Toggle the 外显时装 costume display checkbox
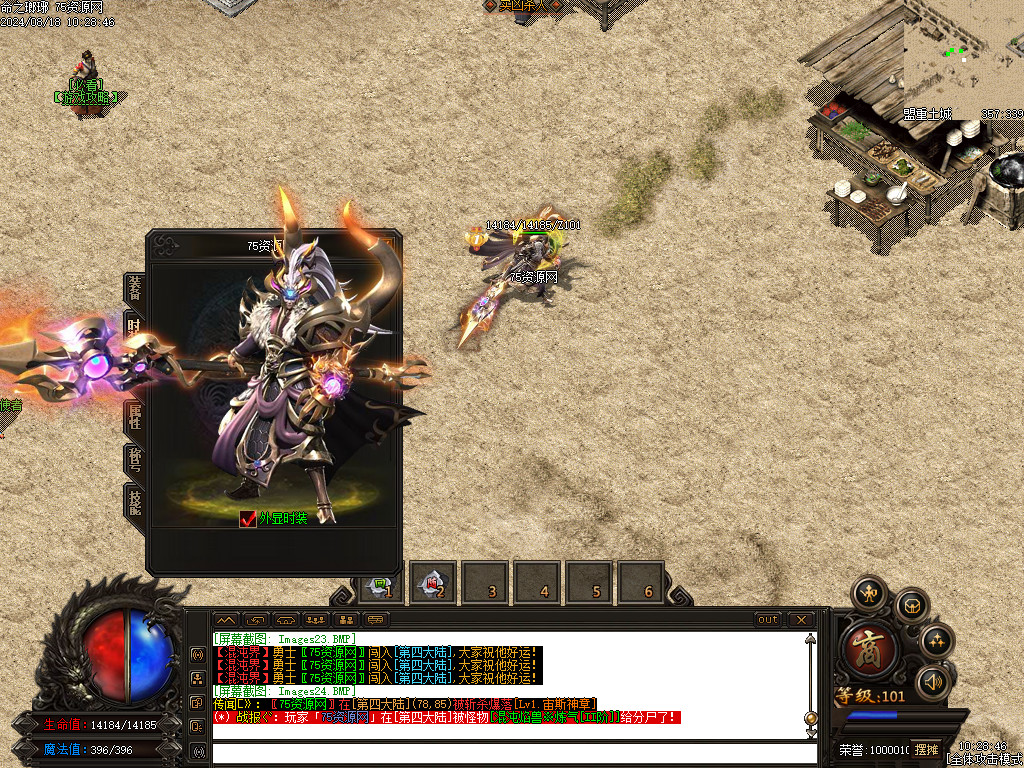Image resolution: width=1024 pixels, height=768 pixels. [249, 518]
